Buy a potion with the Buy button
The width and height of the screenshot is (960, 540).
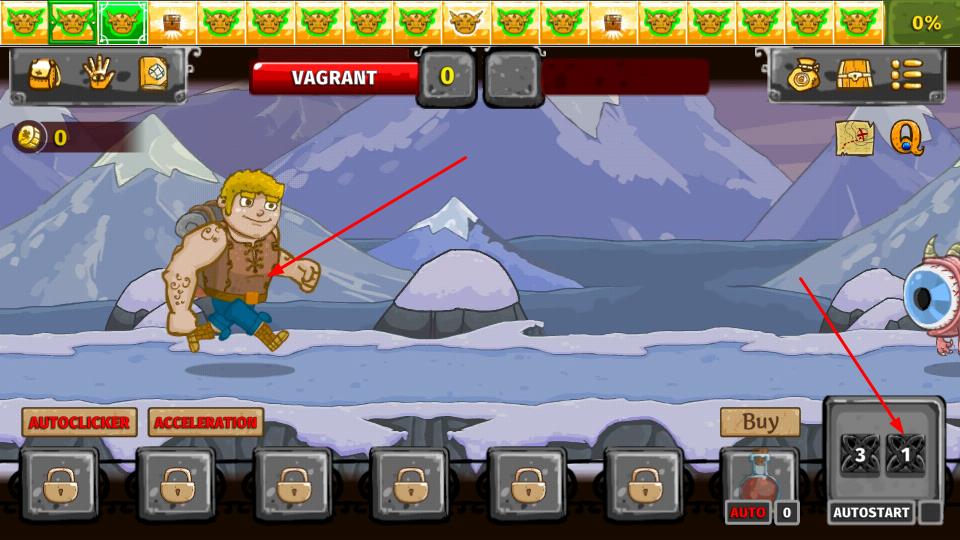pos(760,422)
